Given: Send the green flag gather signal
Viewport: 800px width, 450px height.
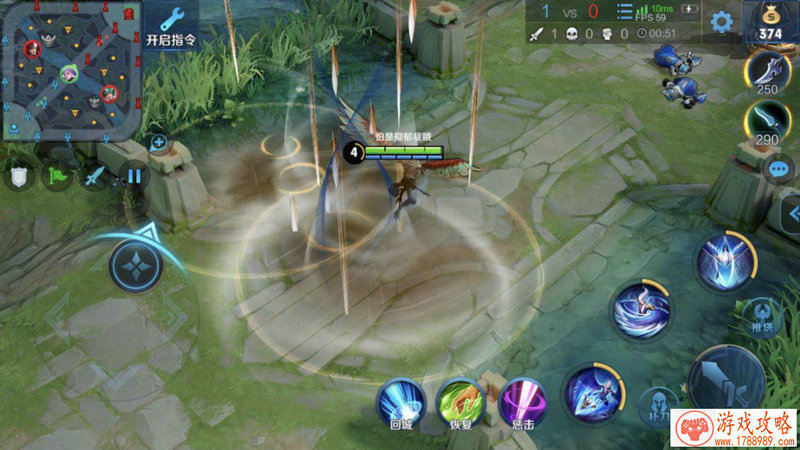Looking at the screenshot, I should 56,178.
